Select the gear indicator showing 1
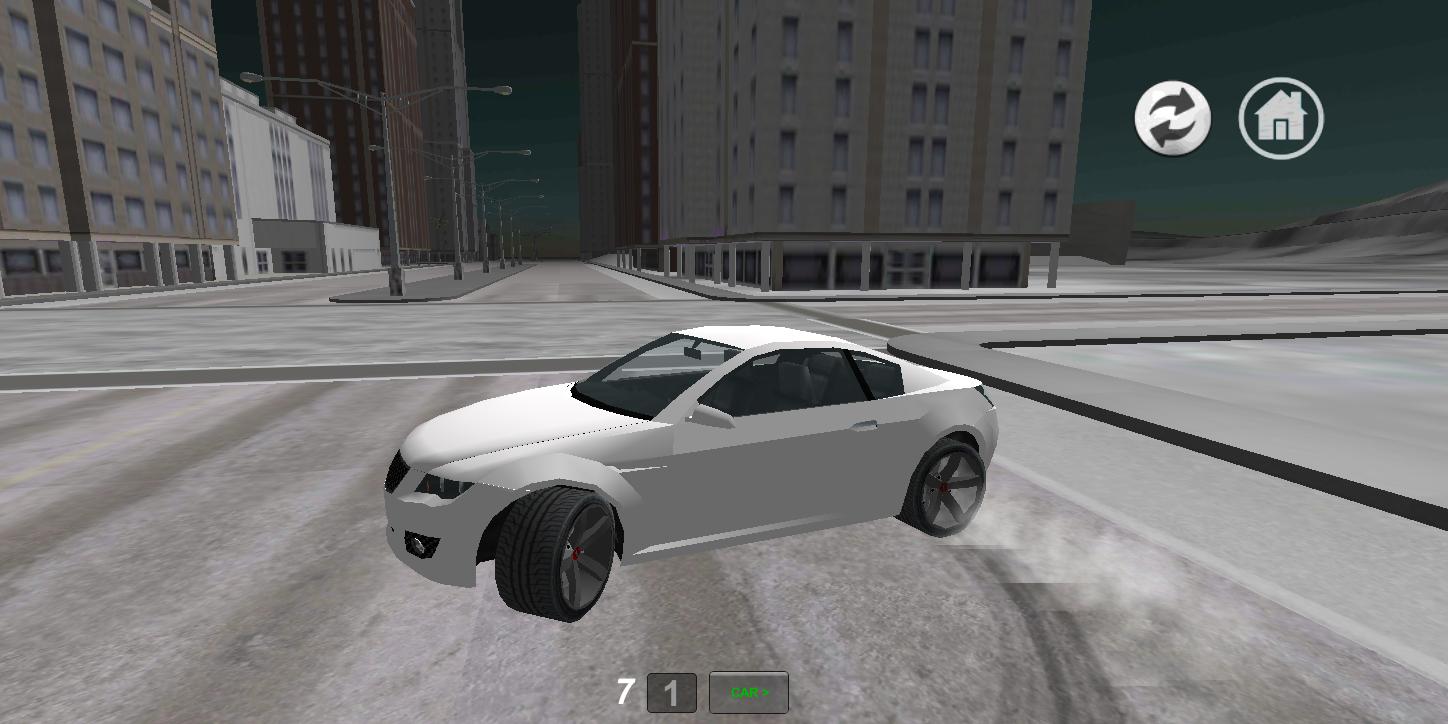The image size is (1448, 724). pyautogui.click(x=672, y=692)
